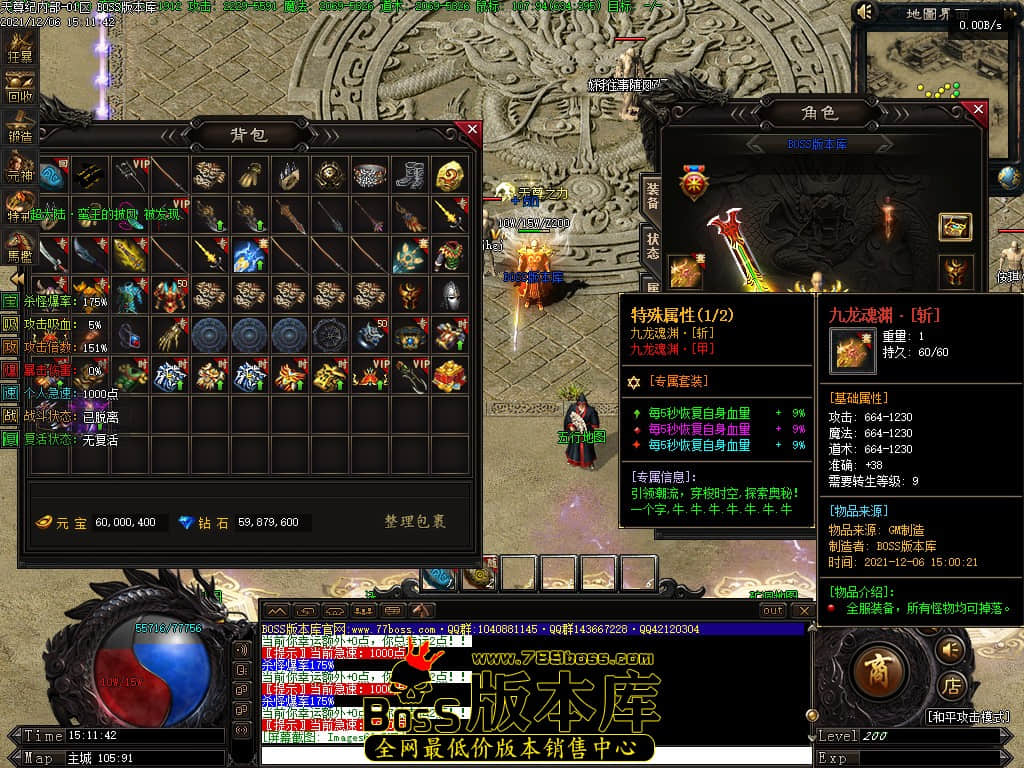The image size is (1024, 768).
Task: Open the world map globe icon
Action: point(1009,179)
